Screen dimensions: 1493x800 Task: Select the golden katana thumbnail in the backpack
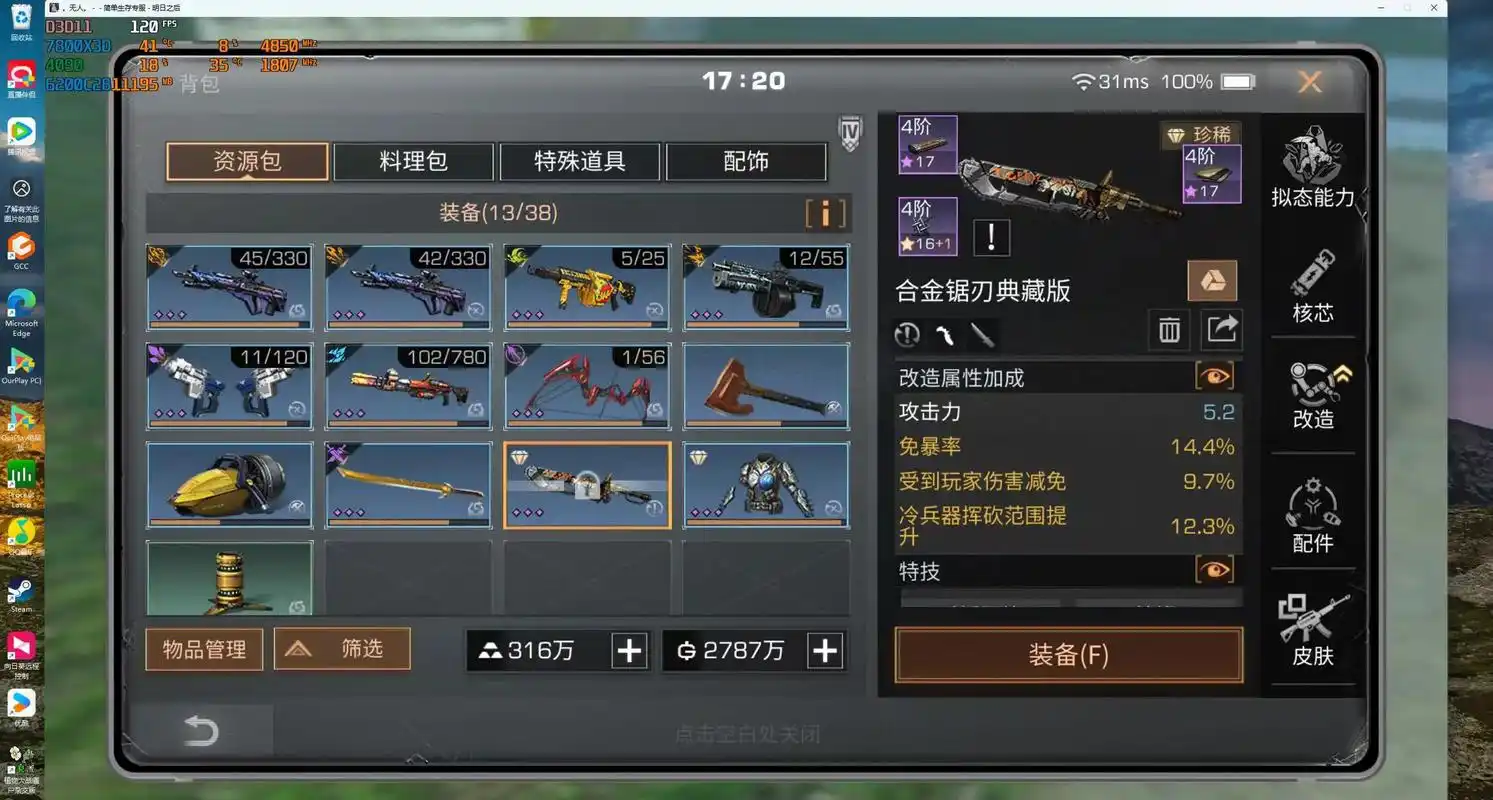tap(407, 484)
